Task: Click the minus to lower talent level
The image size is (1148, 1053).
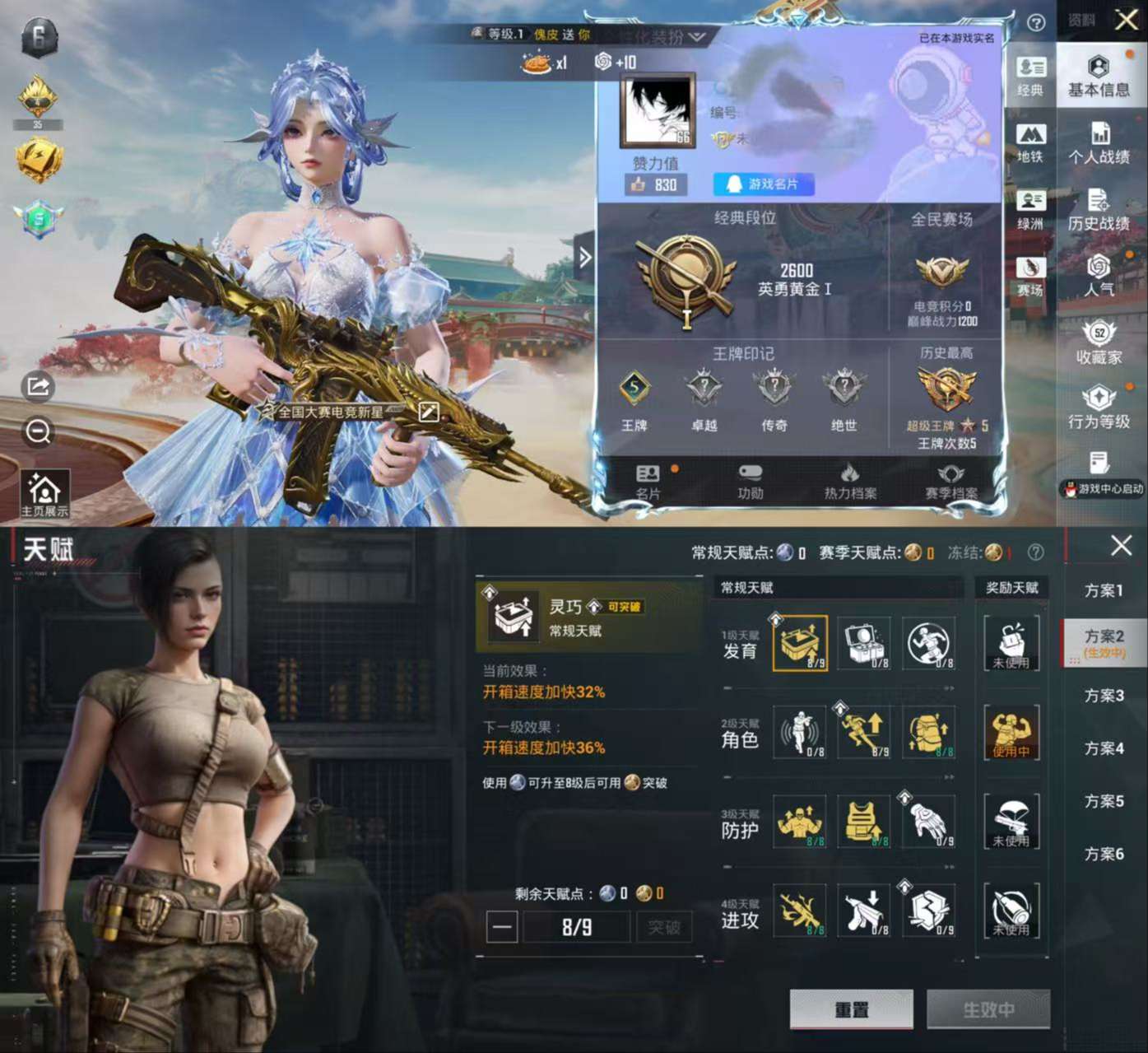Action: point(503,927)
